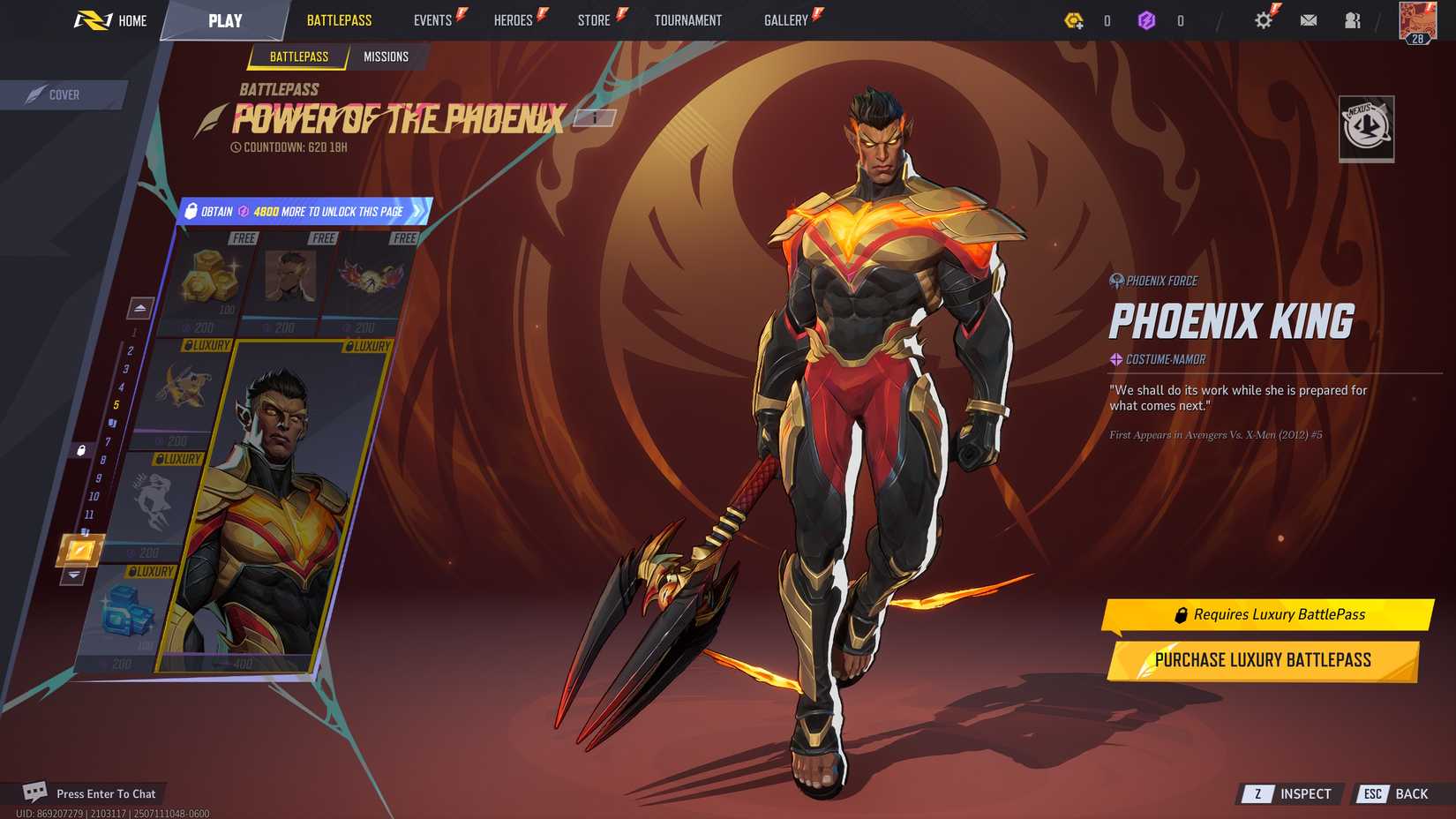The image size is (1456, 819).
Task: Select the highlighted golden page marker
Action: click(80, 549)
